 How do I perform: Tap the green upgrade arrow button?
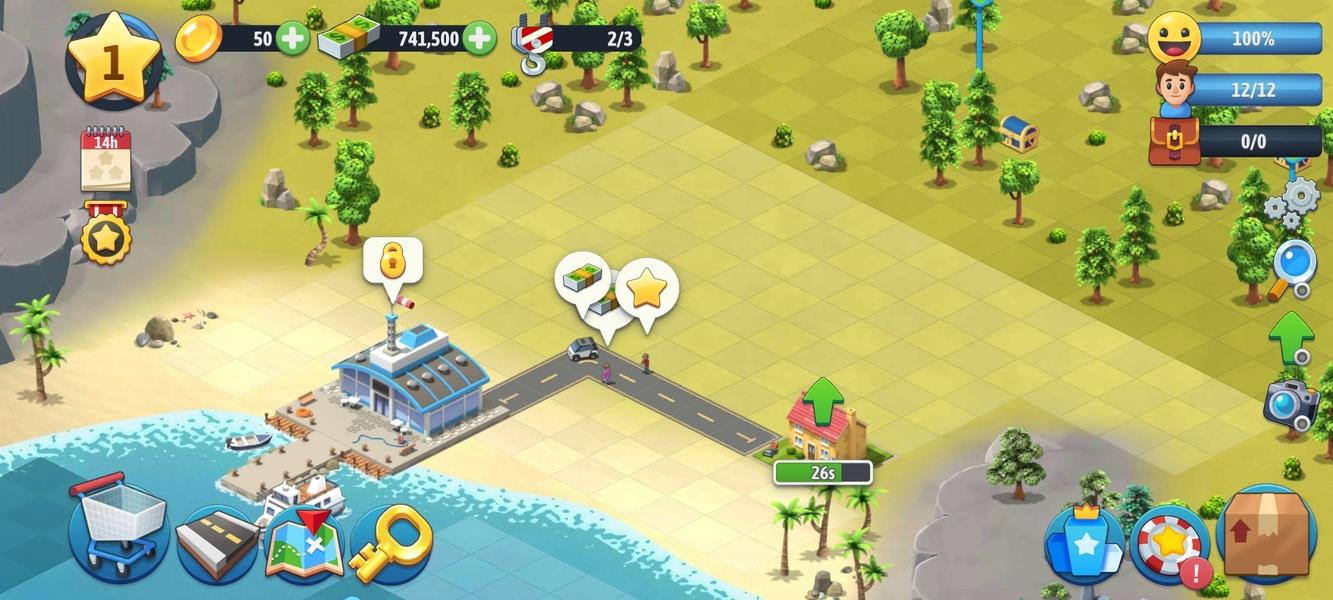coord(1291,336)
